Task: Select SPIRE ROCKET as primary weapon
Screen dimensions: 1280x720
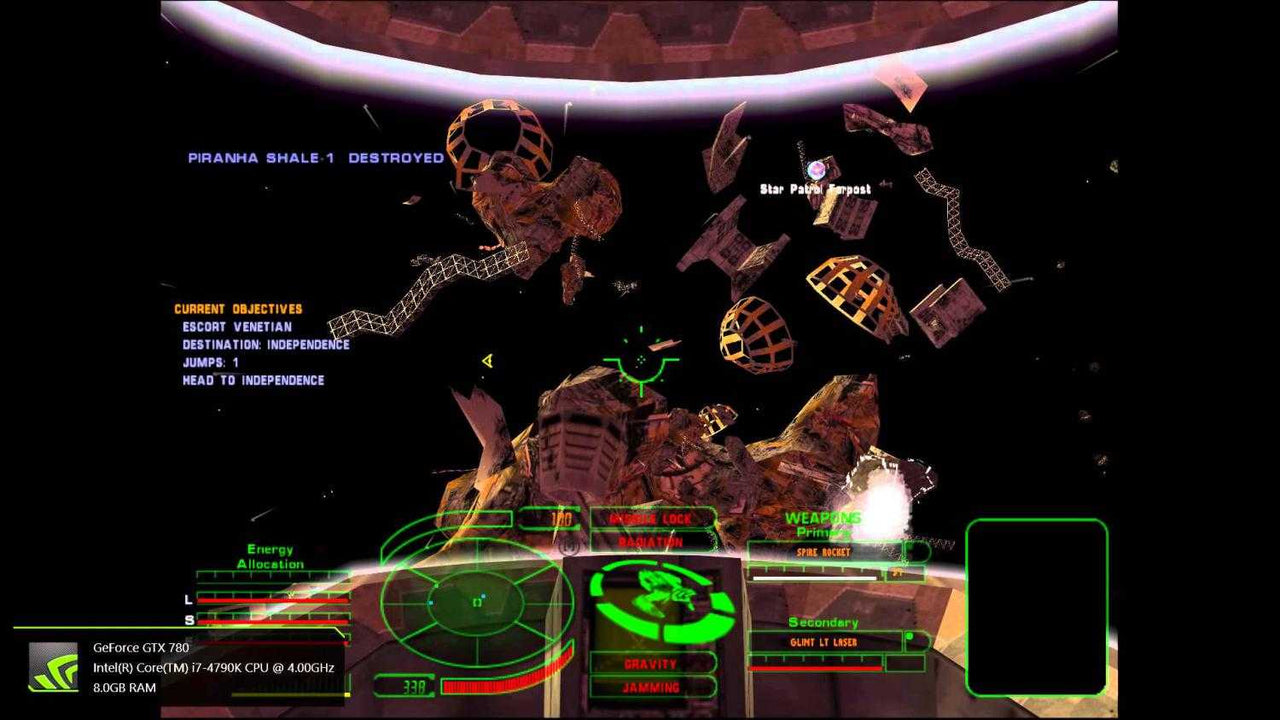Action: click(x=825, y=550)
